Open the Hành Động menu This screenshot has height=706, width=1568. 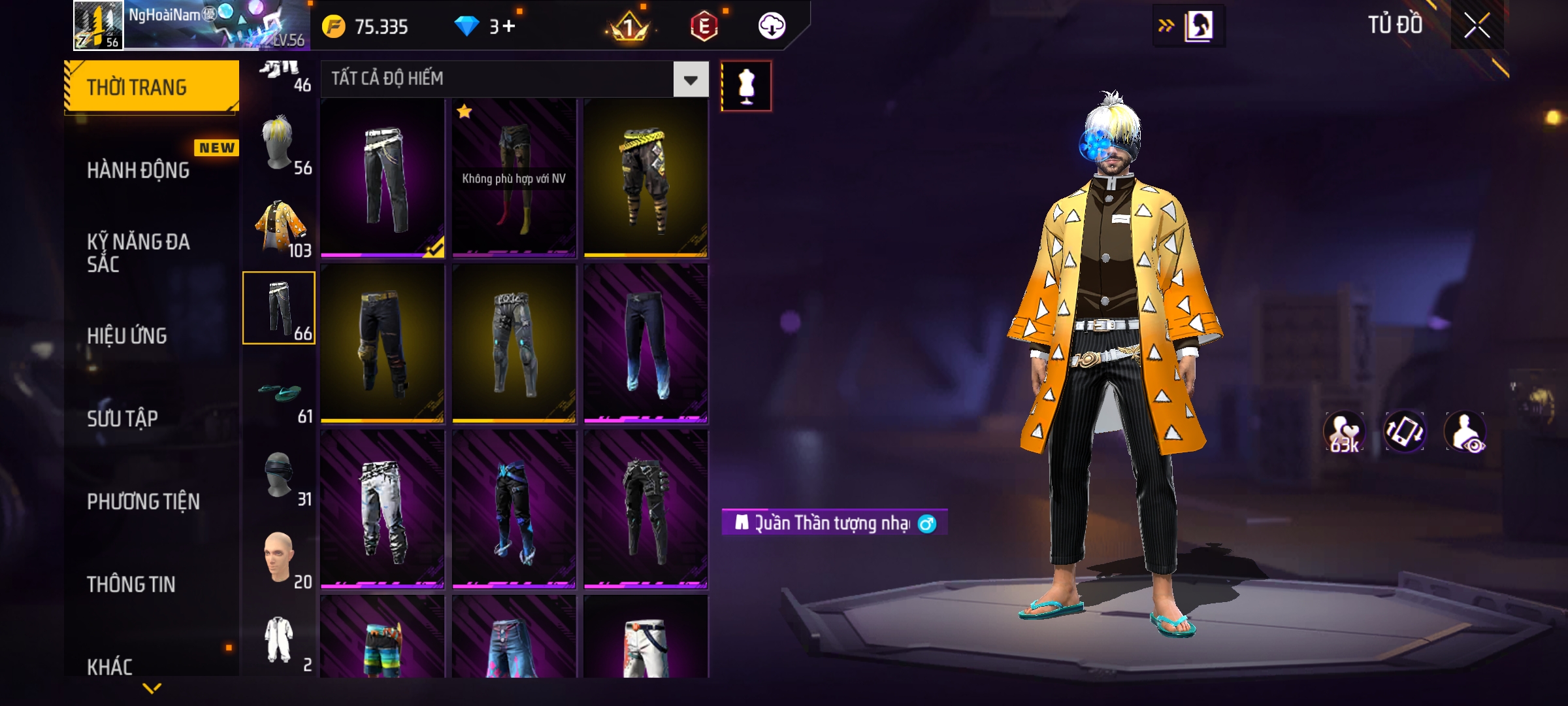pos(139,170)
